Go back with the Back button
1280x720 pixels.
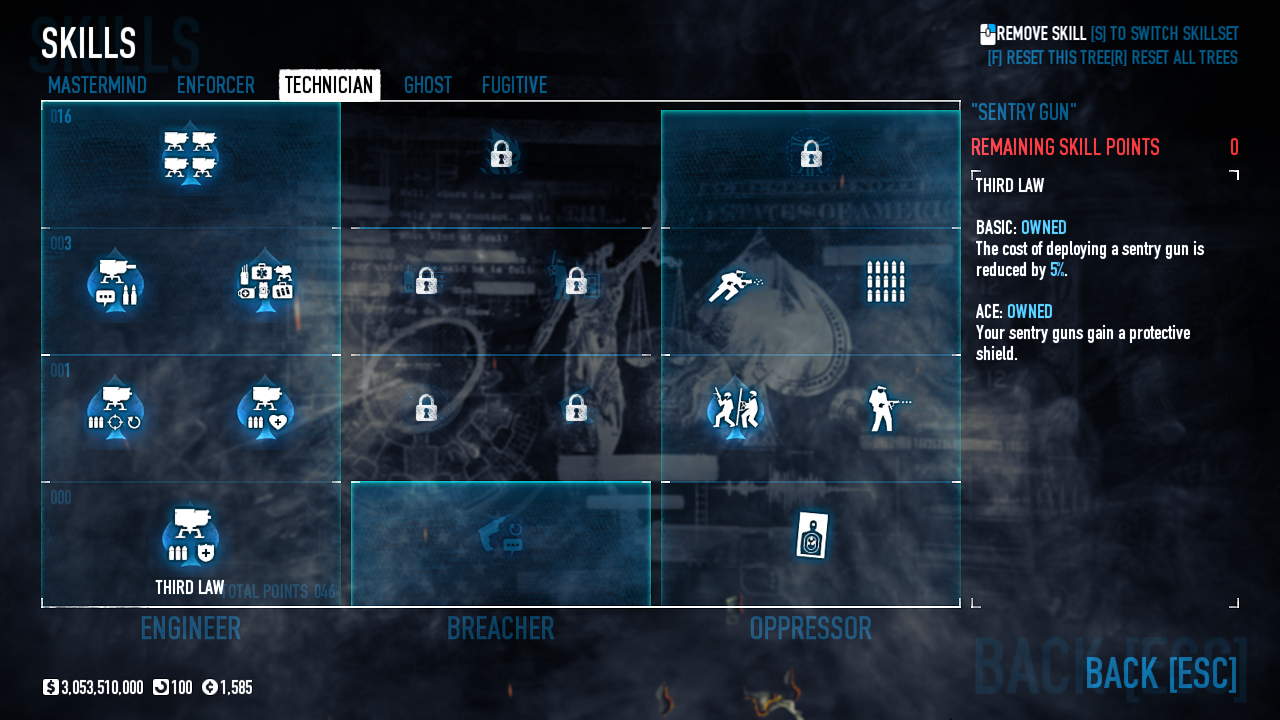point(1160,673)
